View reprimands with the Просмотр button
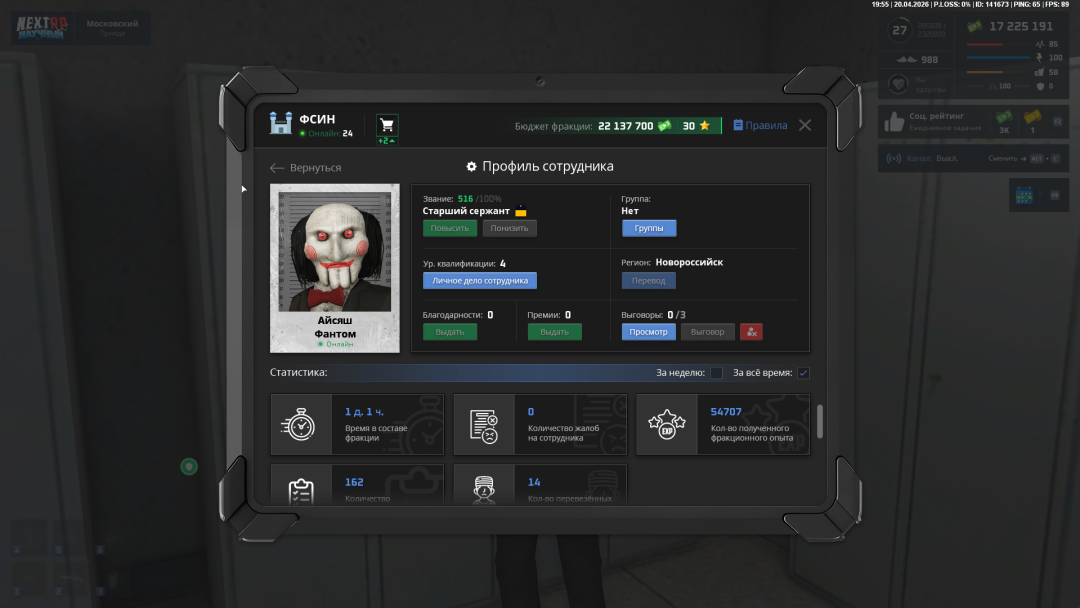The image size is (1080, 608). [648, 332]
